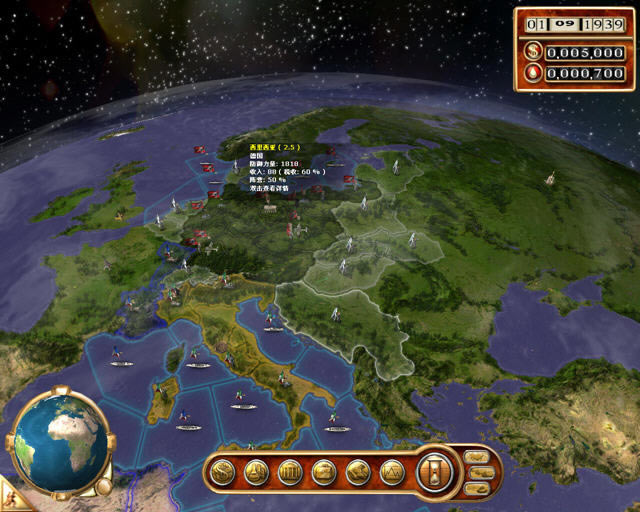Click the factory production button
The height and width of the screenshot is (512, 640).
(257, 471)
